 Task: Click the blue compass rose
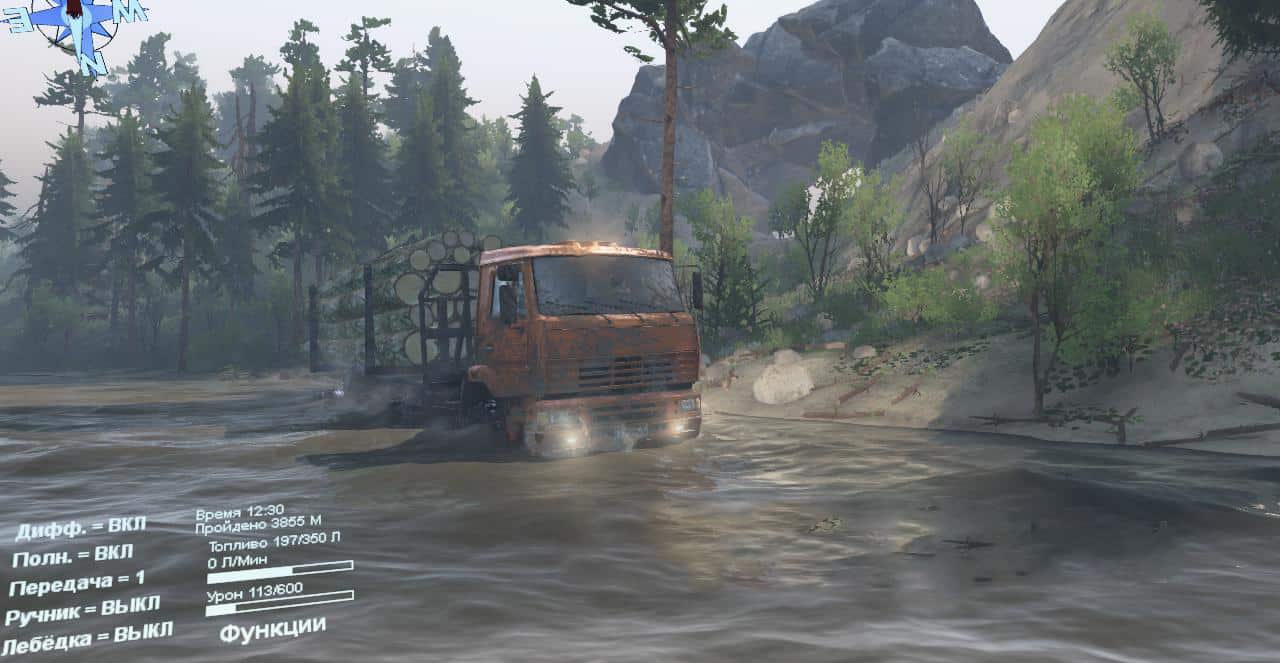click(x=78, y=25)
